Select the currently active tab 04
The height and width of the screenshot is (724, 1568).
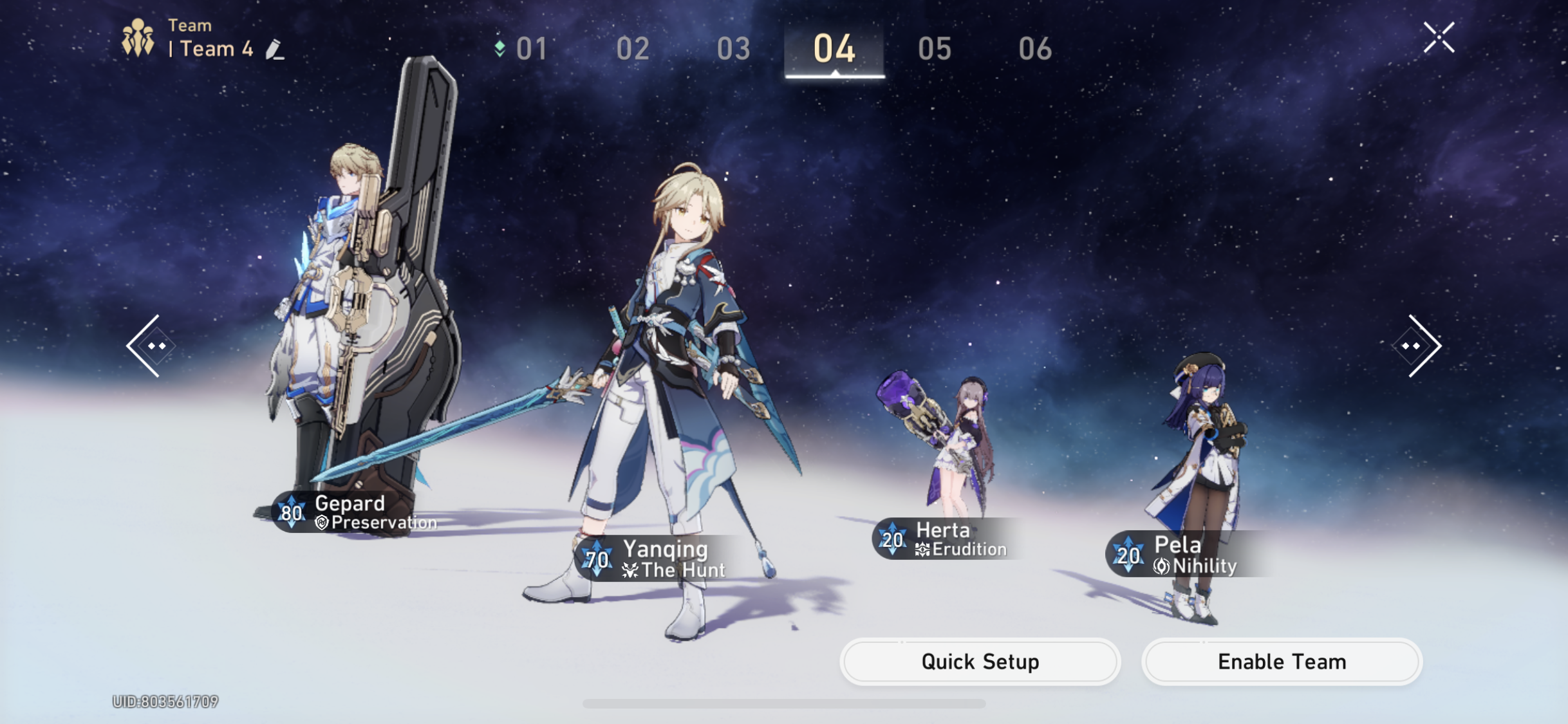tap(834, 47)
